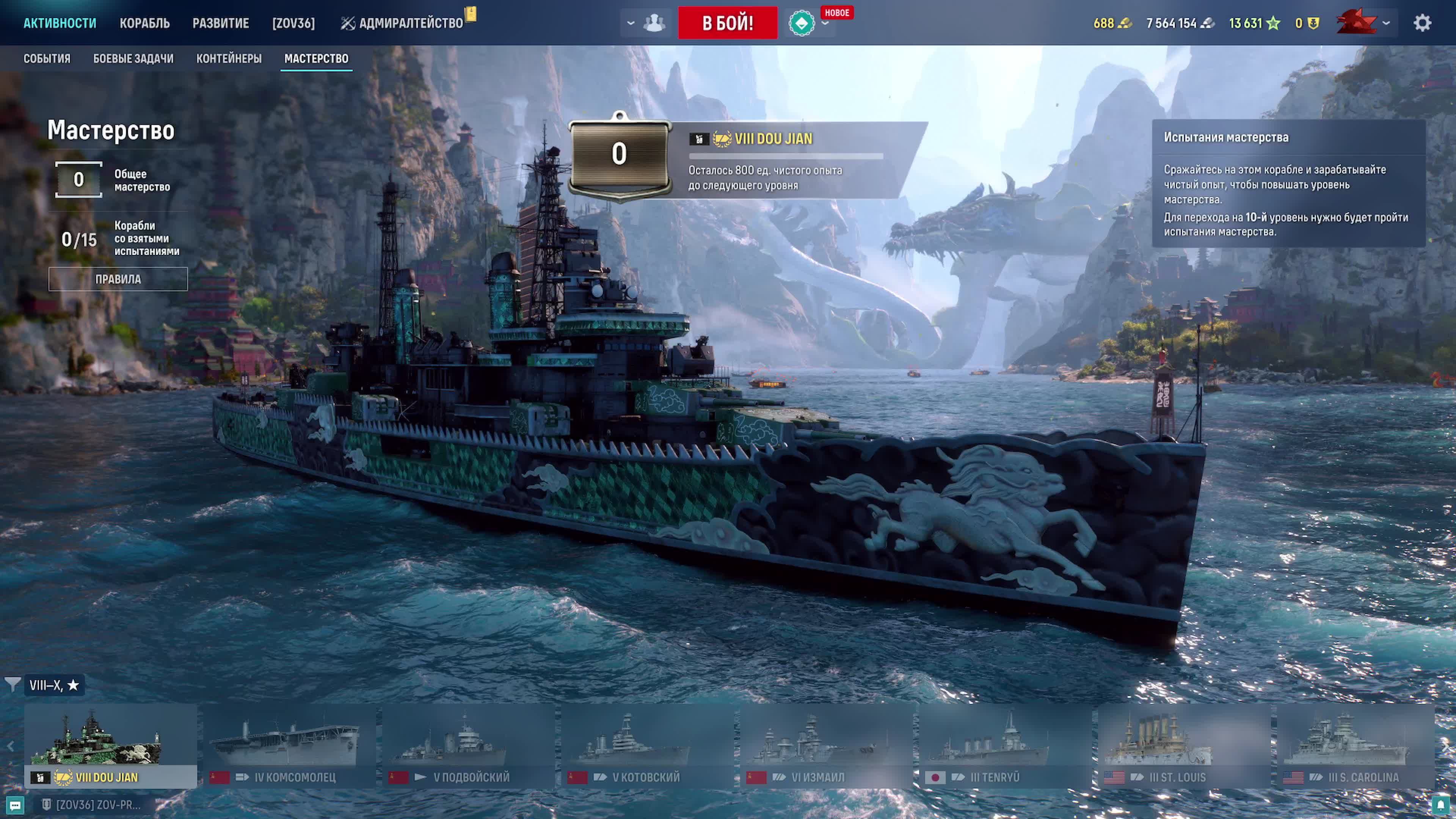Go to the Развитие menu
Viewport: 1456px width, 819px height.
pos(220,23)
